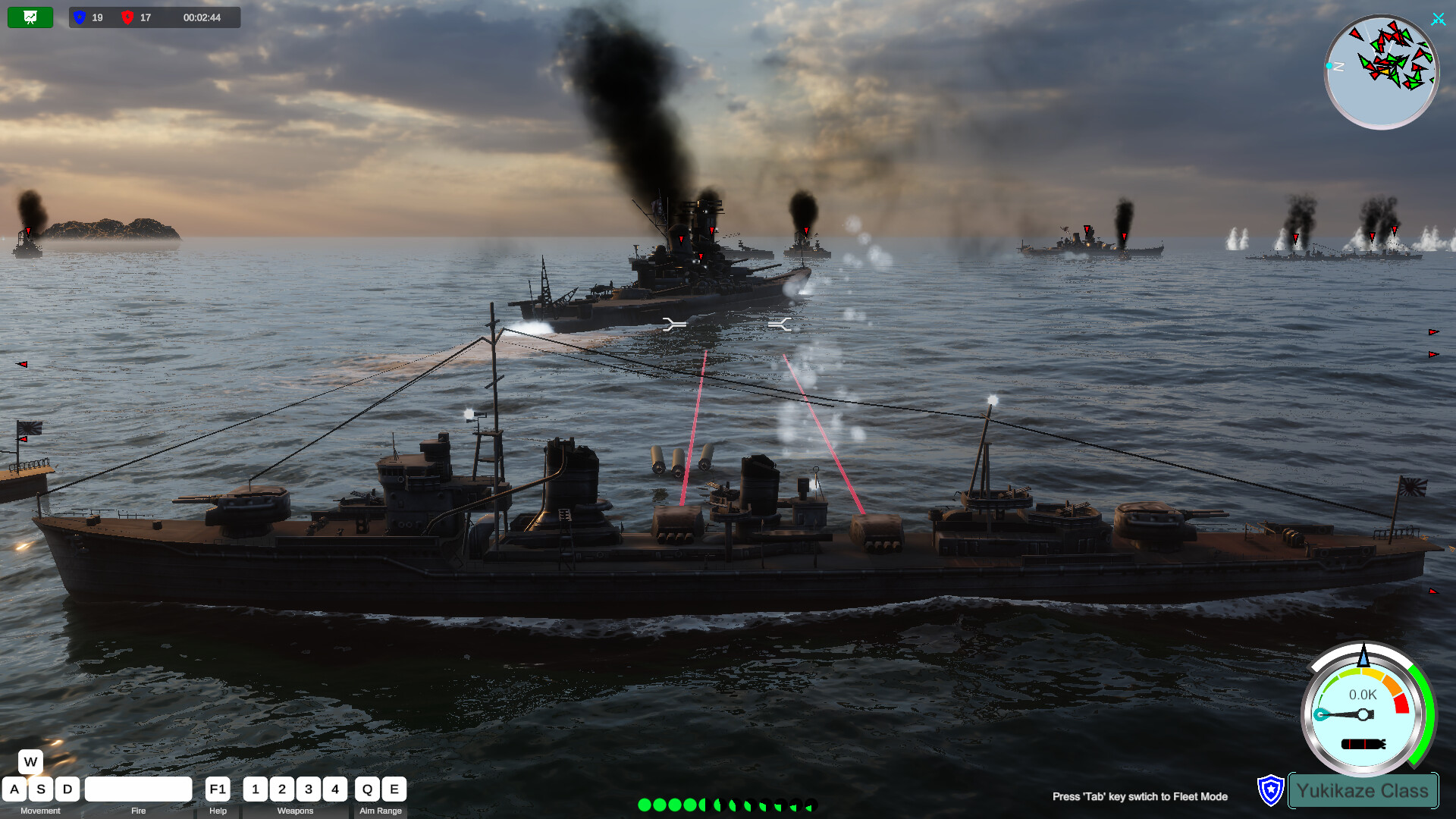Click the match timer showing 00:02:44
Screen dimensions: 1456x819
click(x=202, y=17)
